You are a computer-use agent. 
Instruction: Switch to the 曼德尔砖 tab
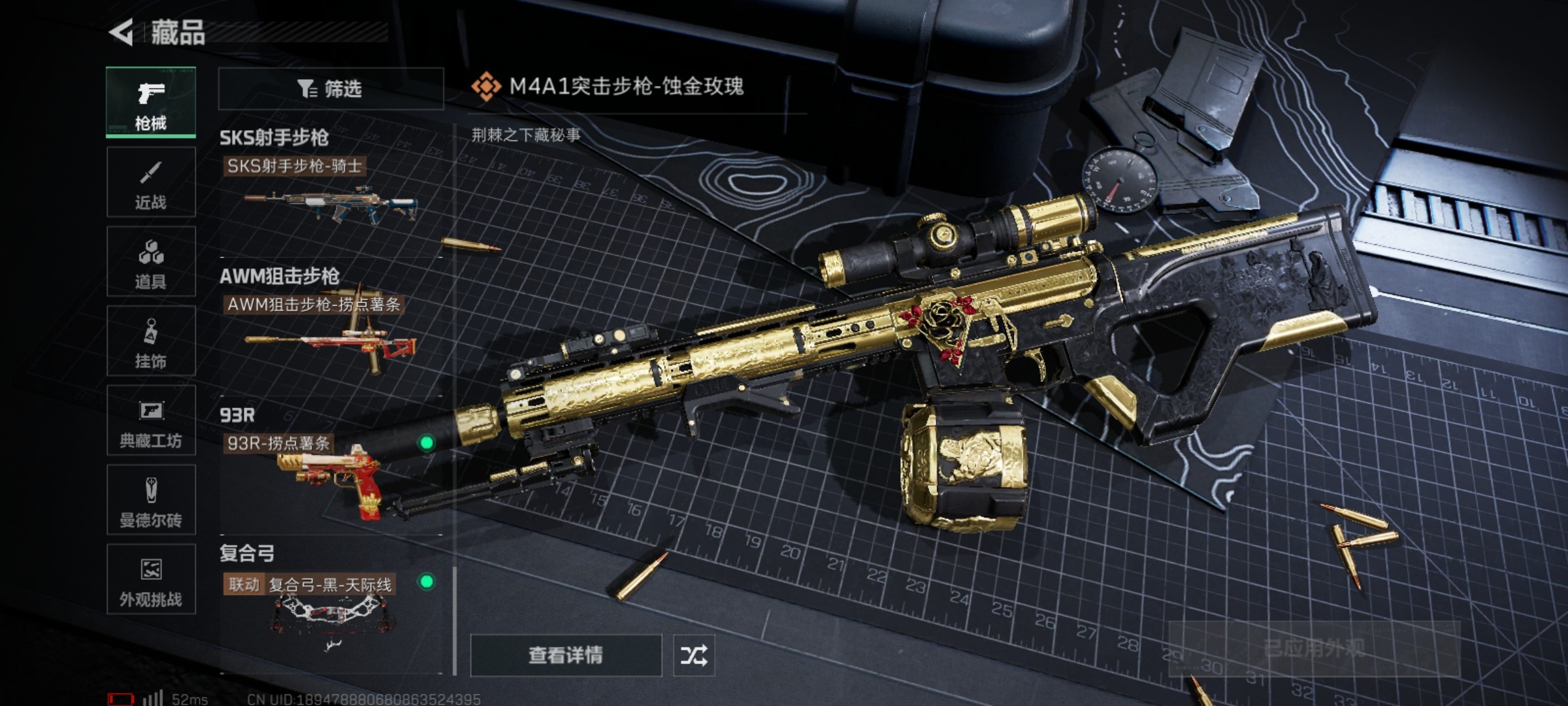click(151, 500)
